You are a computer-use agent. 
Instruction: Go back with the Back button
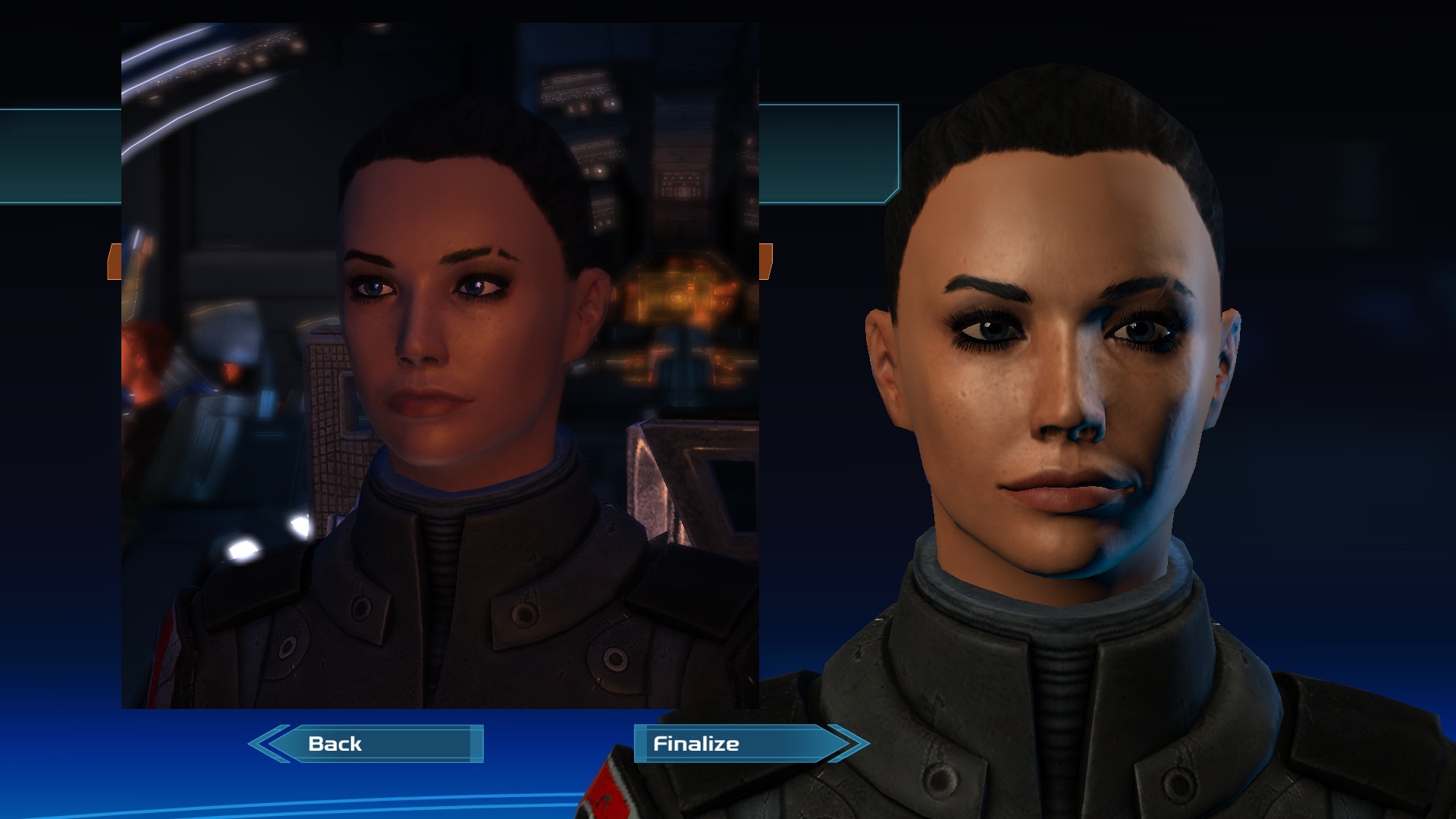(366, 743)
